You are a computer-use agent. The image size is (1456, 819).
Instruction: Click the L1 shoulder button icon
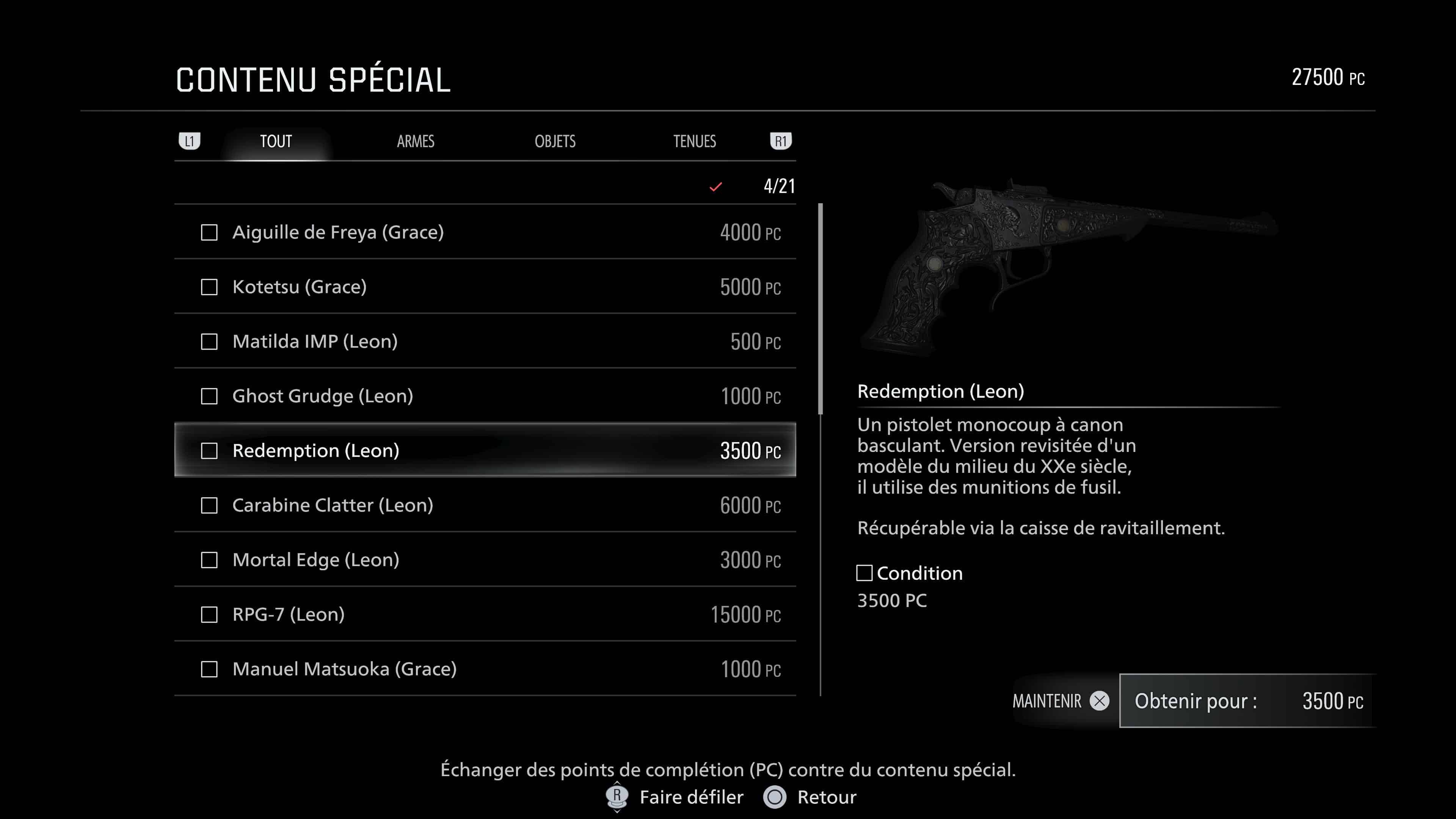pyautogui.click(x=190, y=141)
